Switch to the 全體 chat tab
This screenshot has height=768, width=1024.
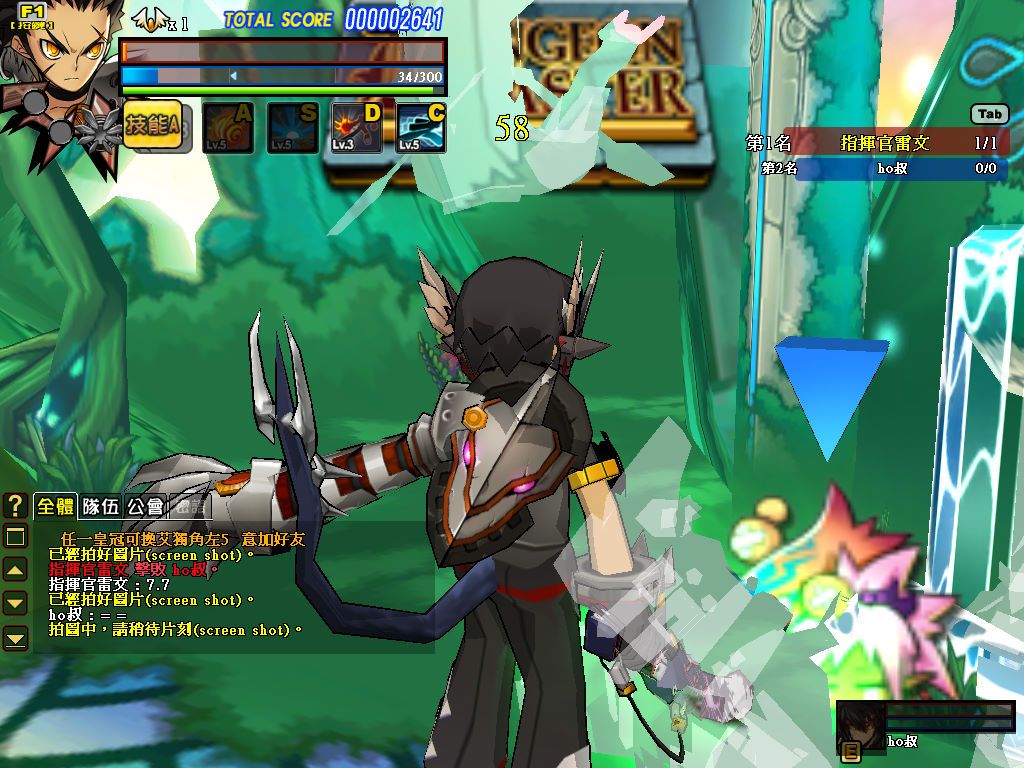pyautogui.click(x=56, y=507)
